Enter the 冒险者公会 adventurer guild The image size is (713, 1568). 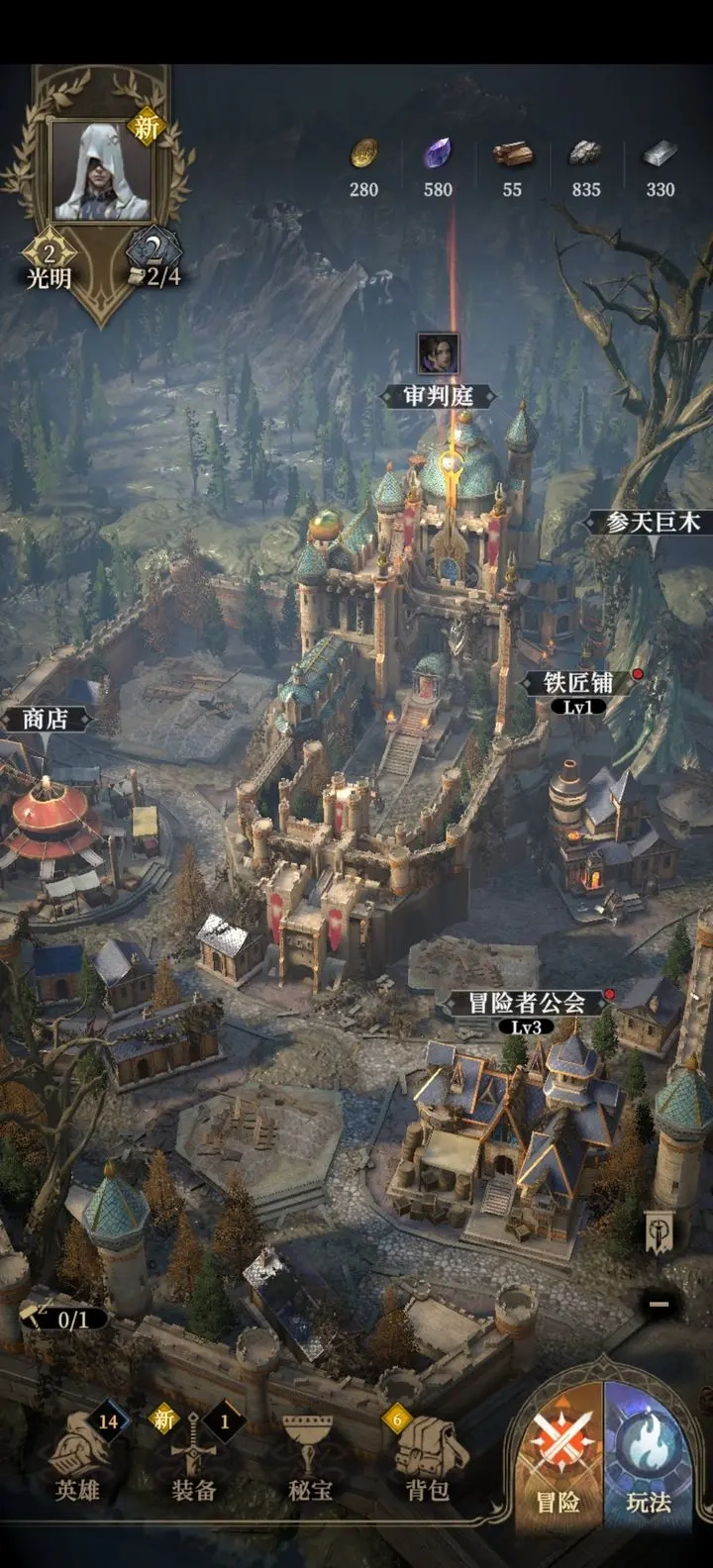point(527,1003)
